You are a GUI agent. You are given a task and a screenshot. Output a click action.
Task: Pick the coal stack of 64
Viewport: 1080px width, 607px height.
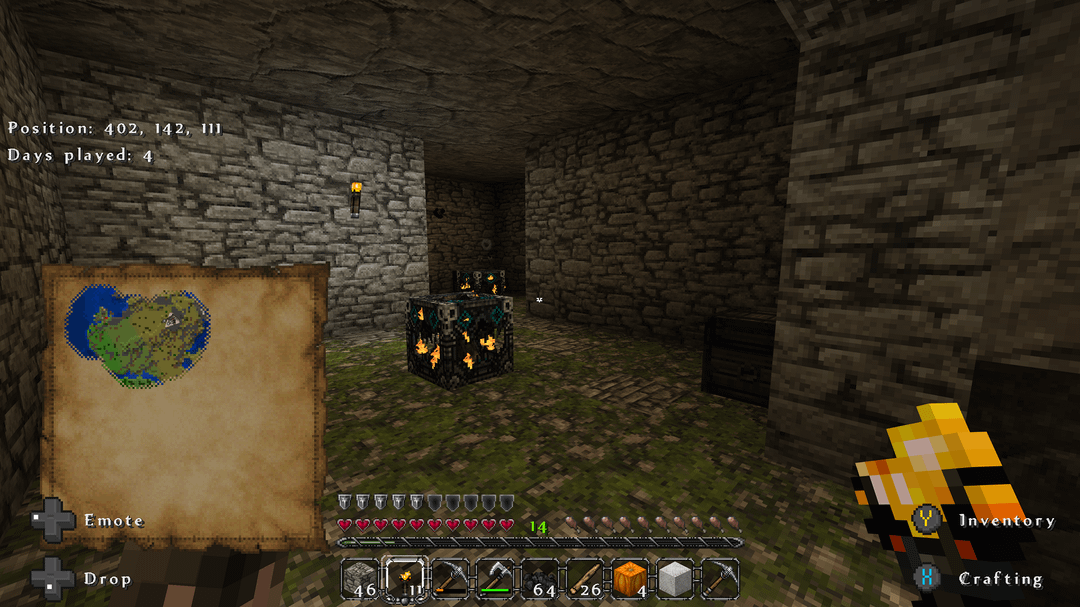(541, 578)
